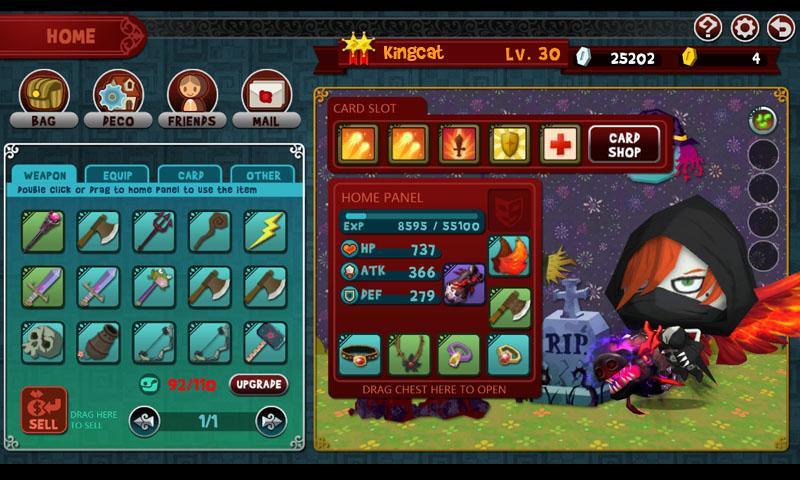This screenshot has width=800, height=480.
Task: Open the Card Shop
Action: [x=626, y=143]
